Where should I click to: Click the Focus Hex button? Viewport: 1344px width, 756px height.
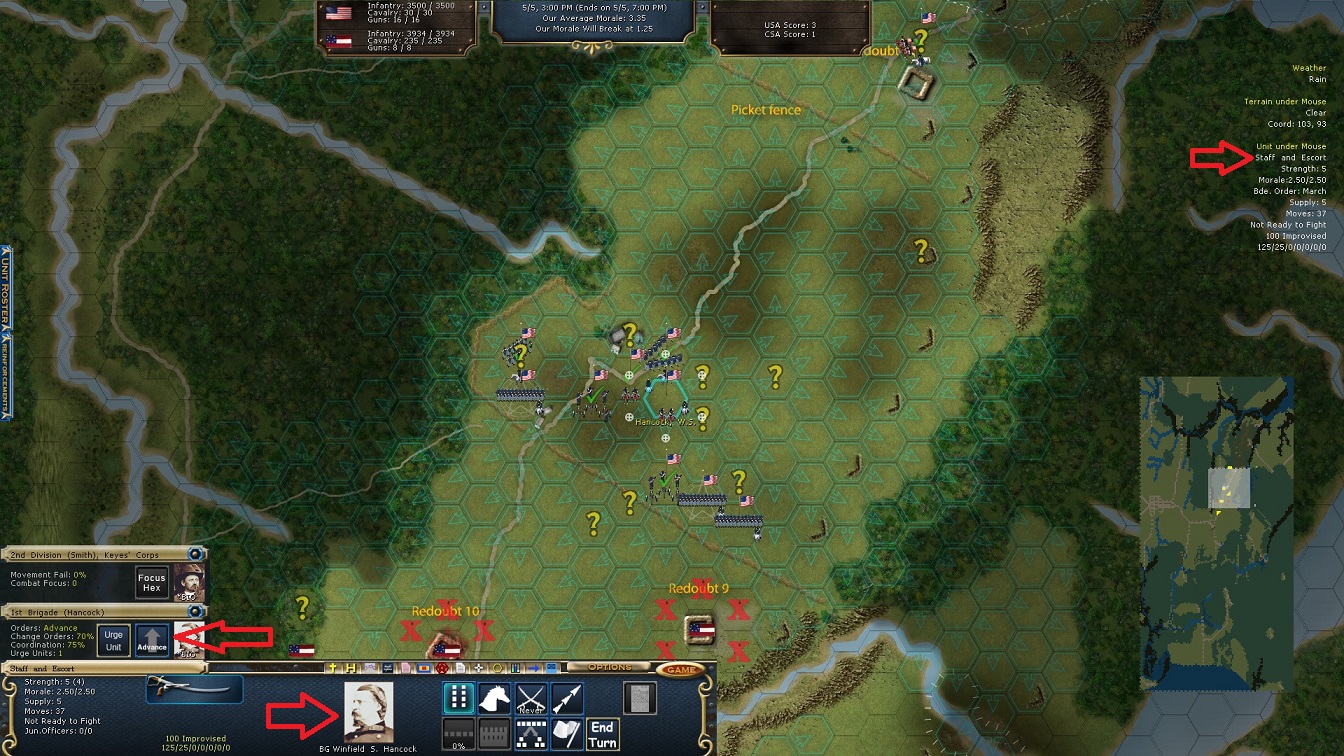click(152, 583)
